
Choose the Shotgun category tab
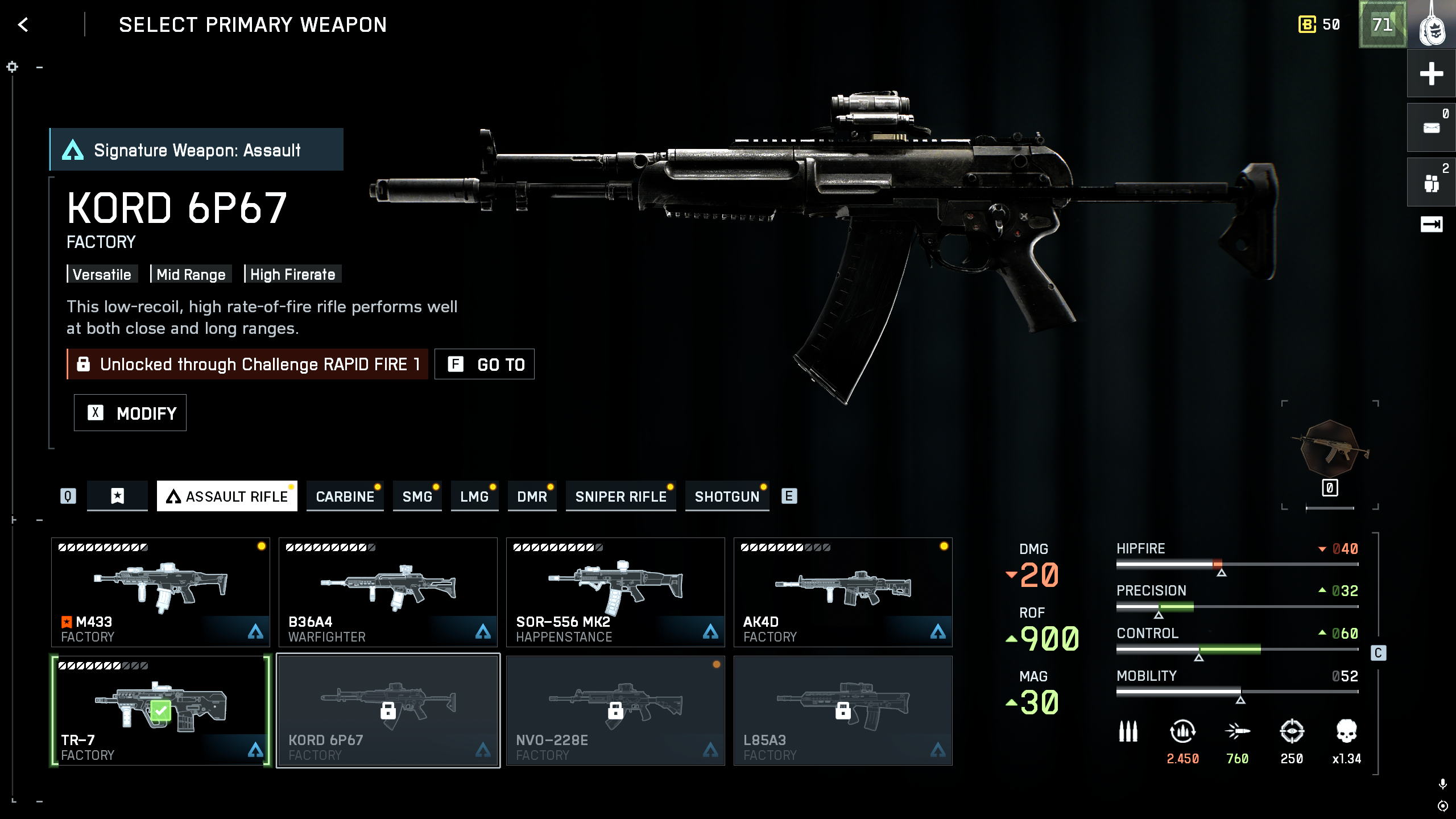(727, 497)
